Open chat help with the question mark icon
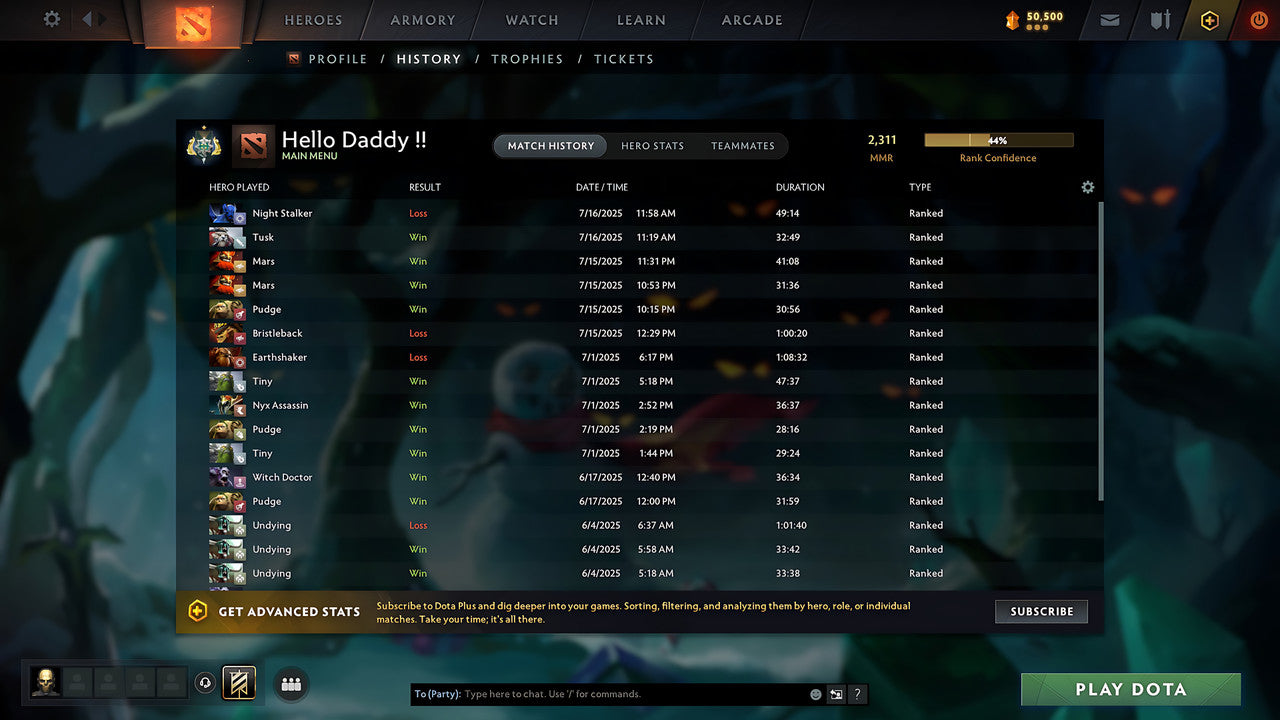This screenshot has height=720, width=1280. [x=857, y=693]
